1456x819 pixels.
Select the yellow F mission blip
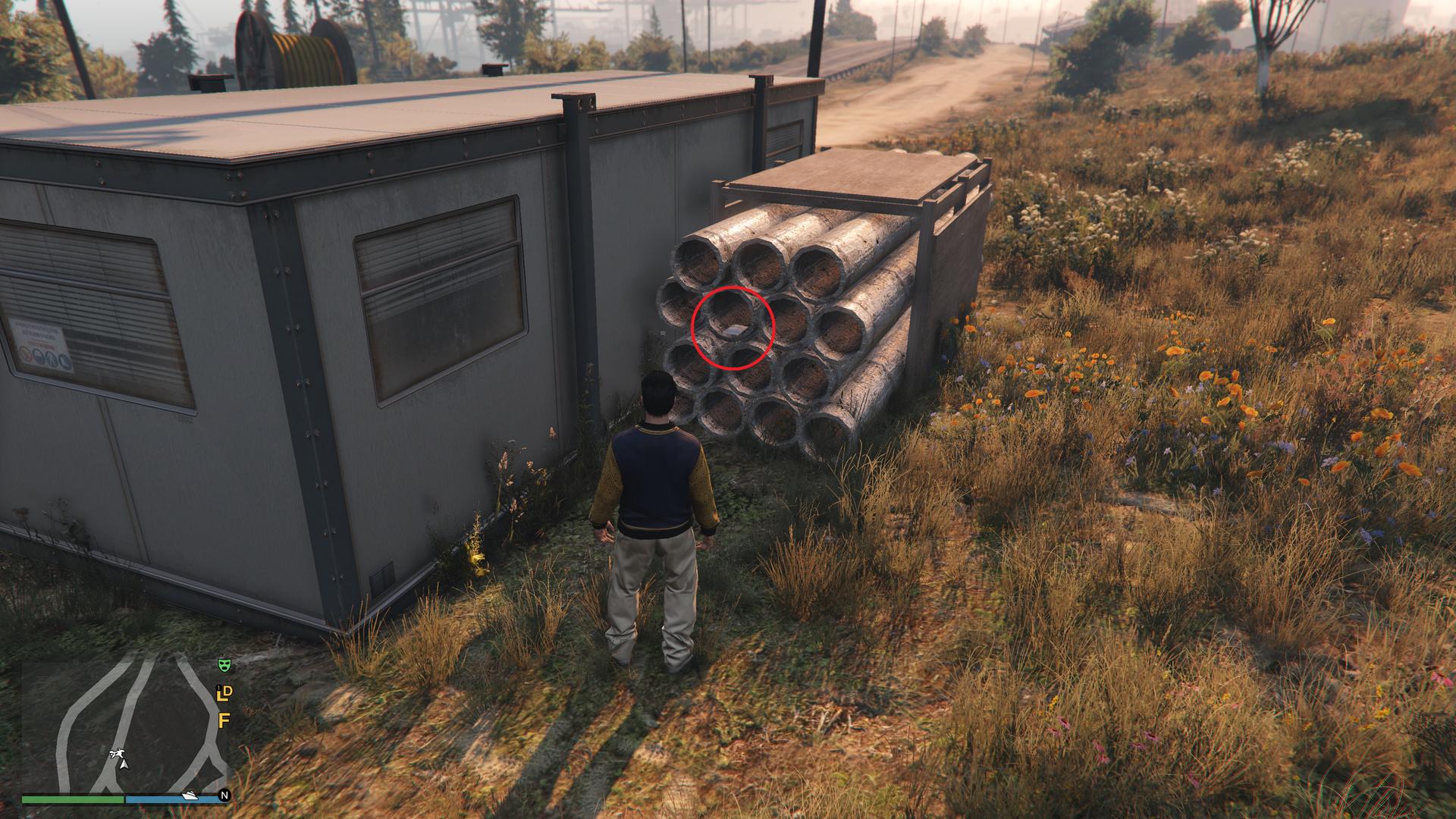[224, 720]
